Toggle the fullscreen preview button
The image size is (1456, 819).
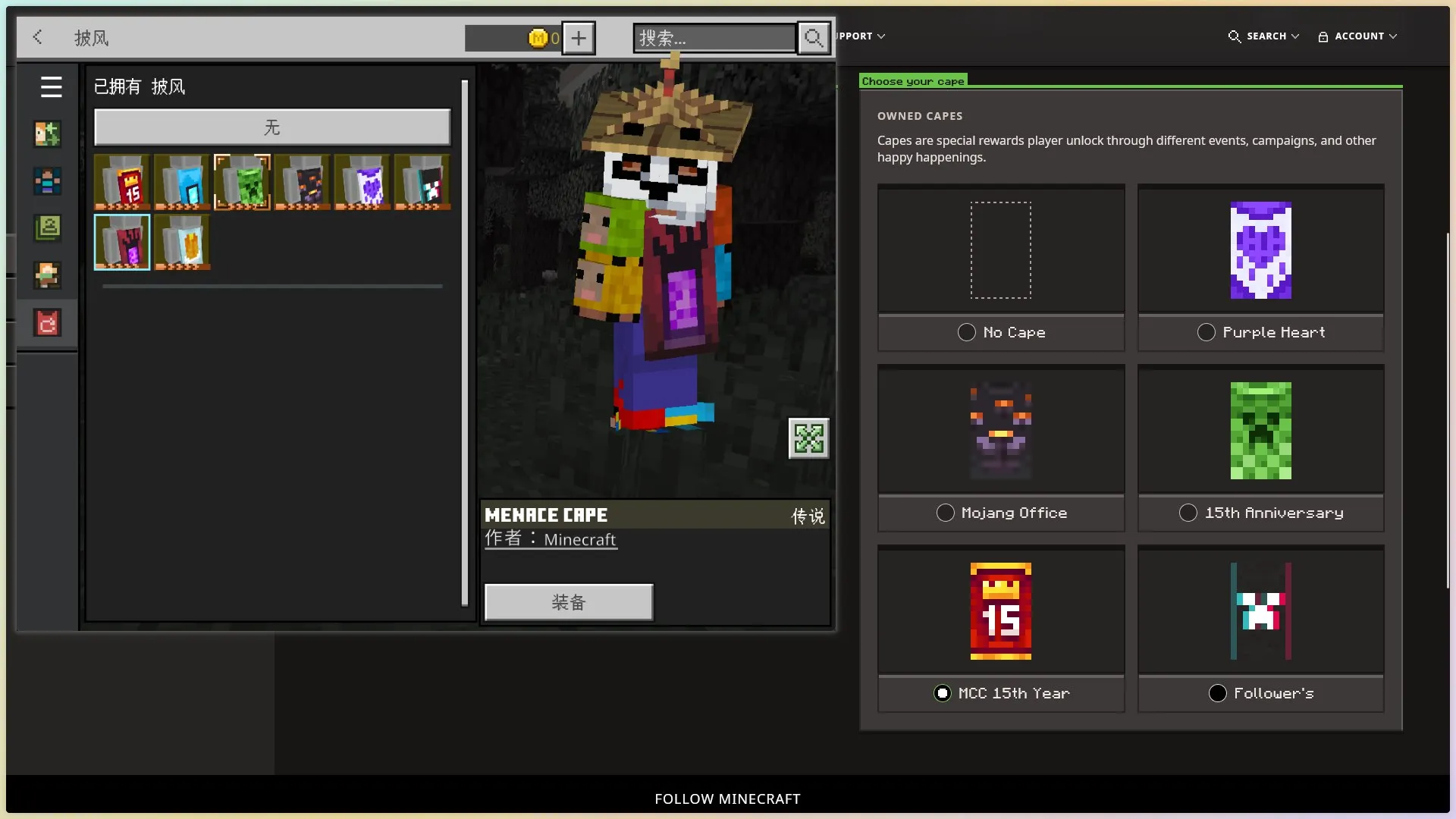click(808, 438)
